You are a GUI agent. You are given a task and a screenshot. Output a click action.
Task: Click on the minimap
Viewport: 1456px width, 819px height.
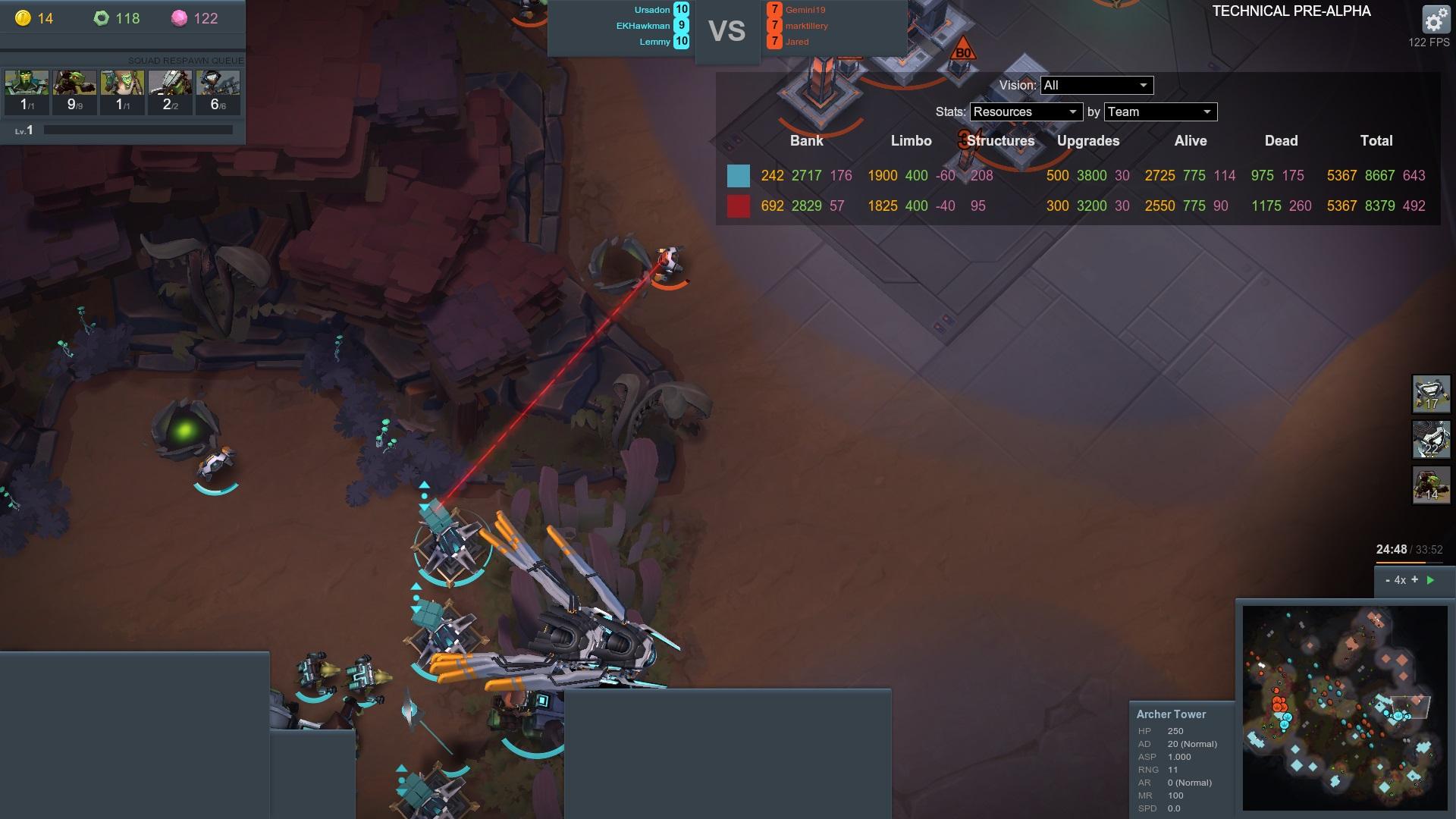pos(1345,707)
